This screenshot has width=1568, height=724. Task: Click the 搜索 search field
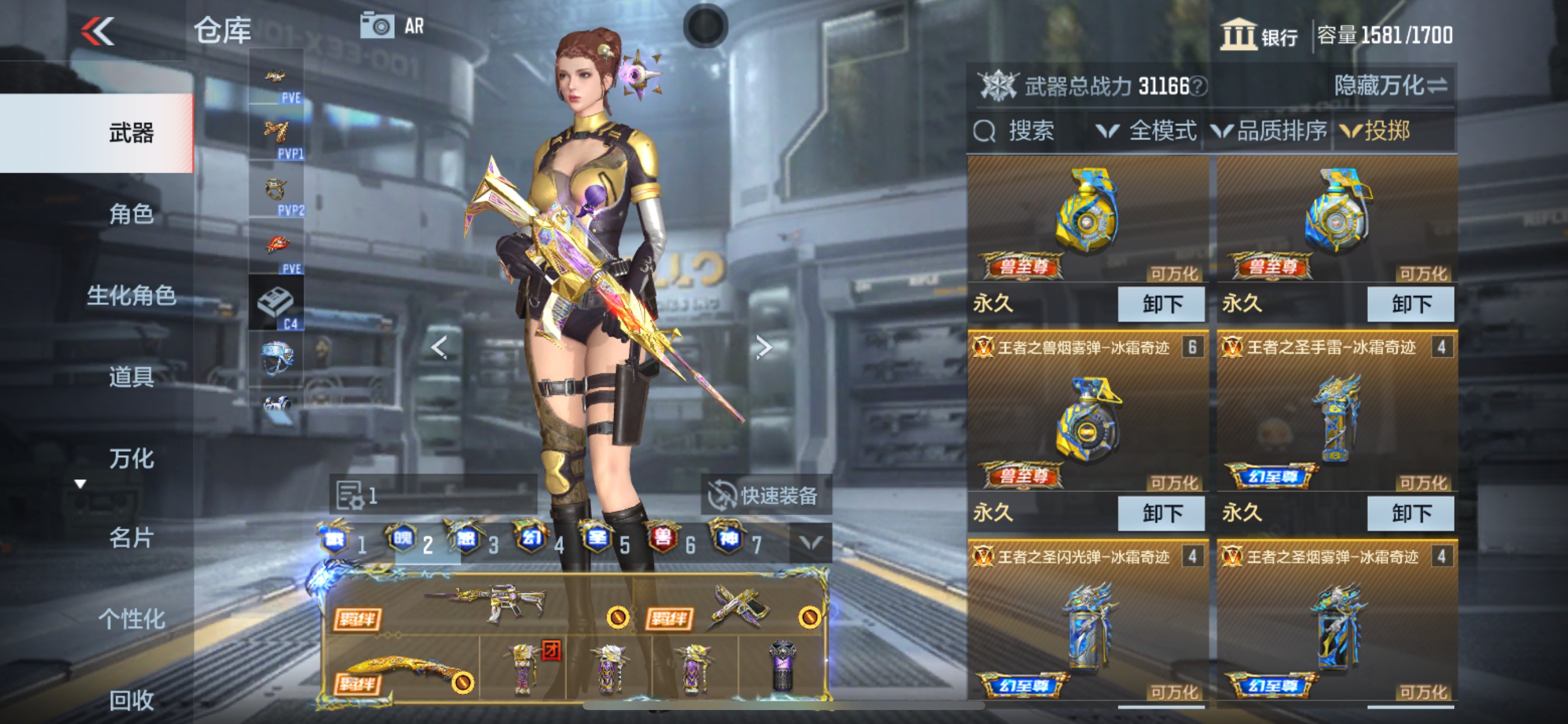tap(1030, 131)
